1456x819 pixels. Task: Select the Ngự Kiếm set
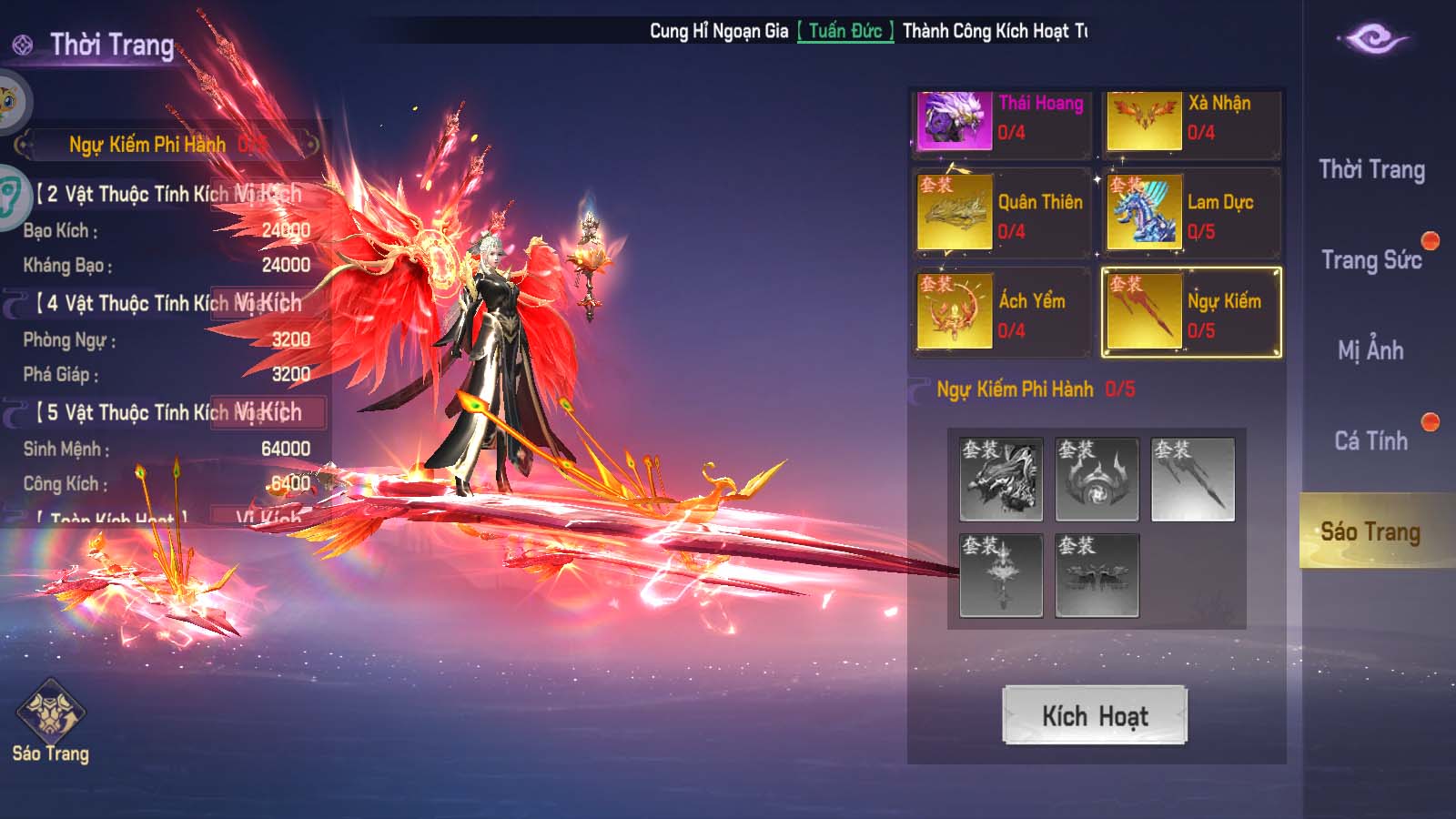coord(1191,312)
